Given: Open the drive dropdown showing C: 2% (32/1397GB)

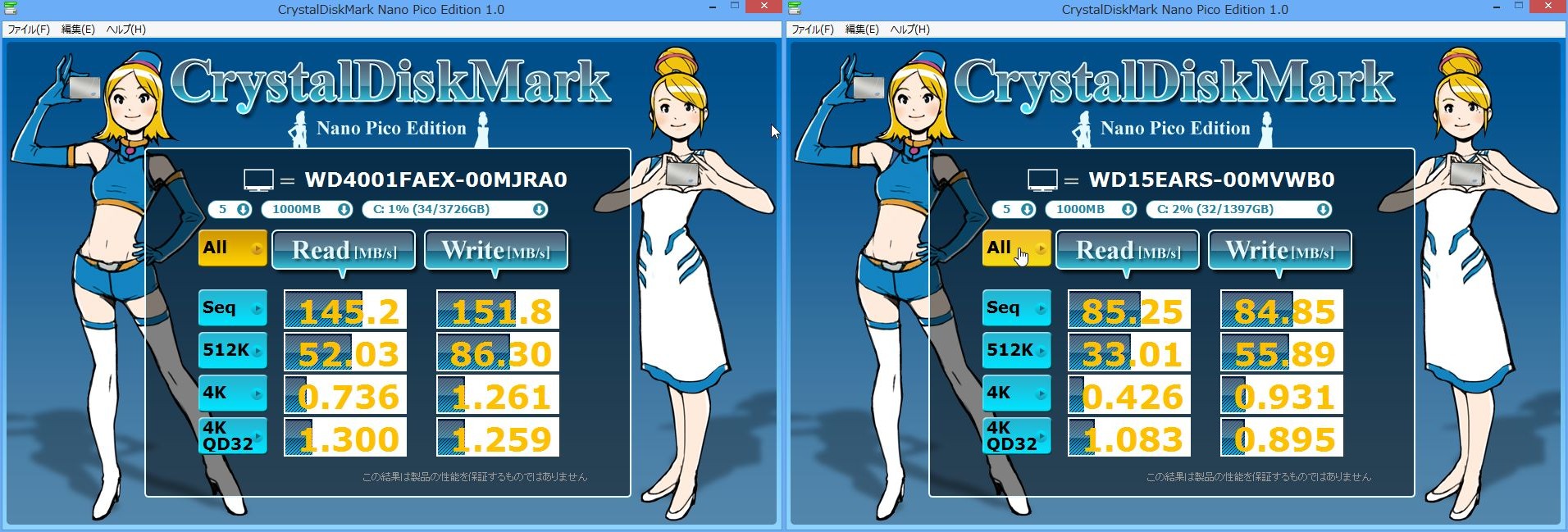Looking at the screenshot, I should 1239,210.
